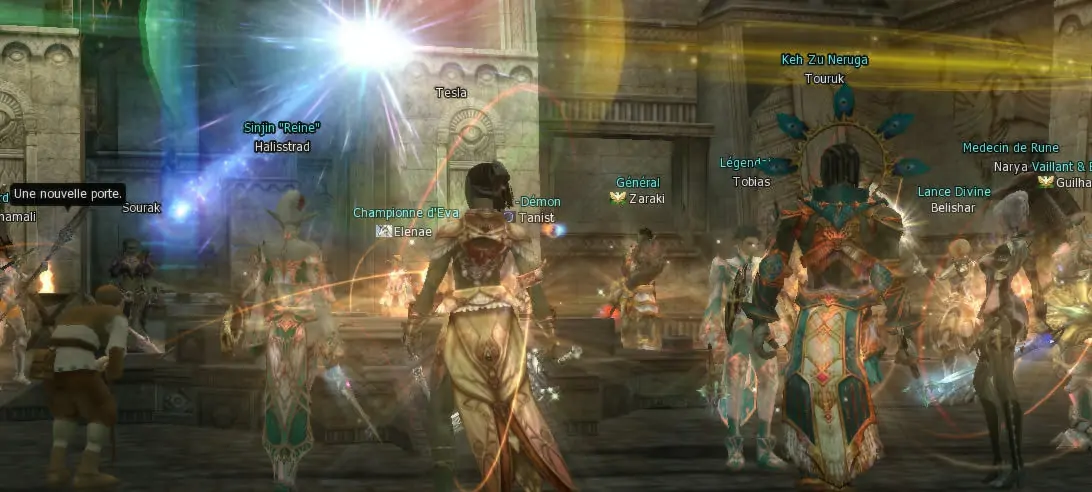
Task: Select the Elenae name label
Action: [x=412, y=231]
